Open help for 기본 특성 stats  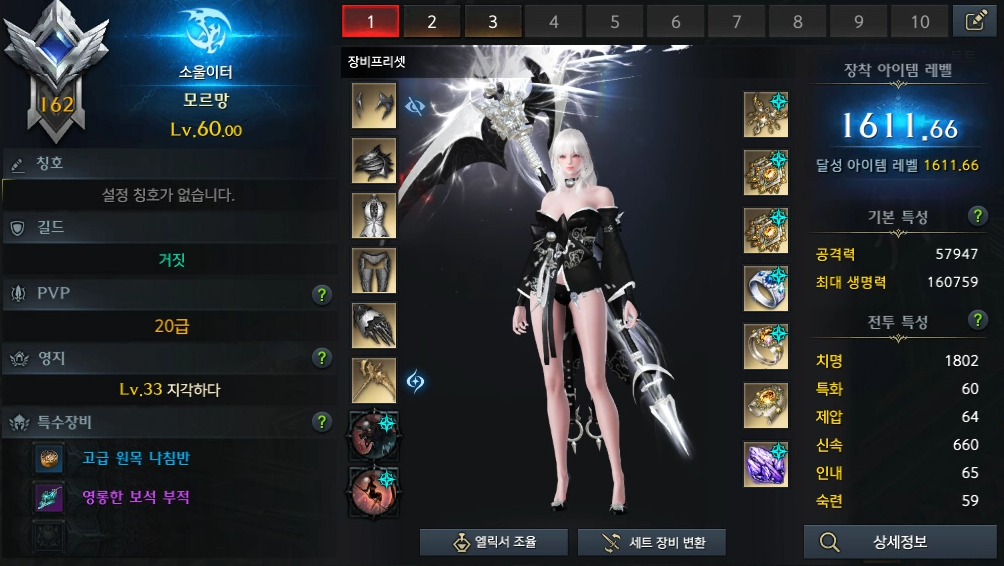tap(978, 217)
